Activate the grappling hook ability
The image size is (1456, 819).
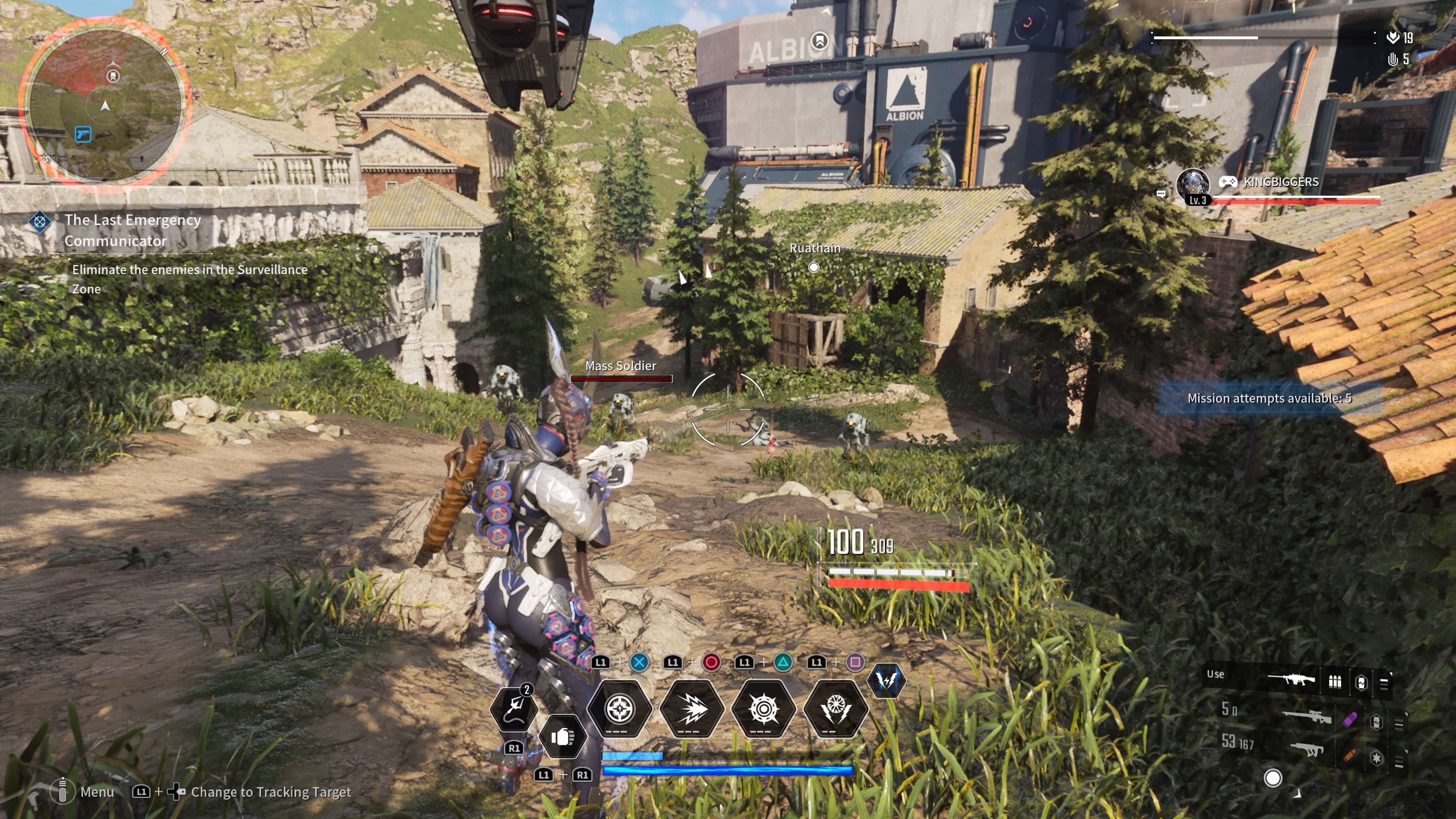pyautogui.click(x=513, y=708)
